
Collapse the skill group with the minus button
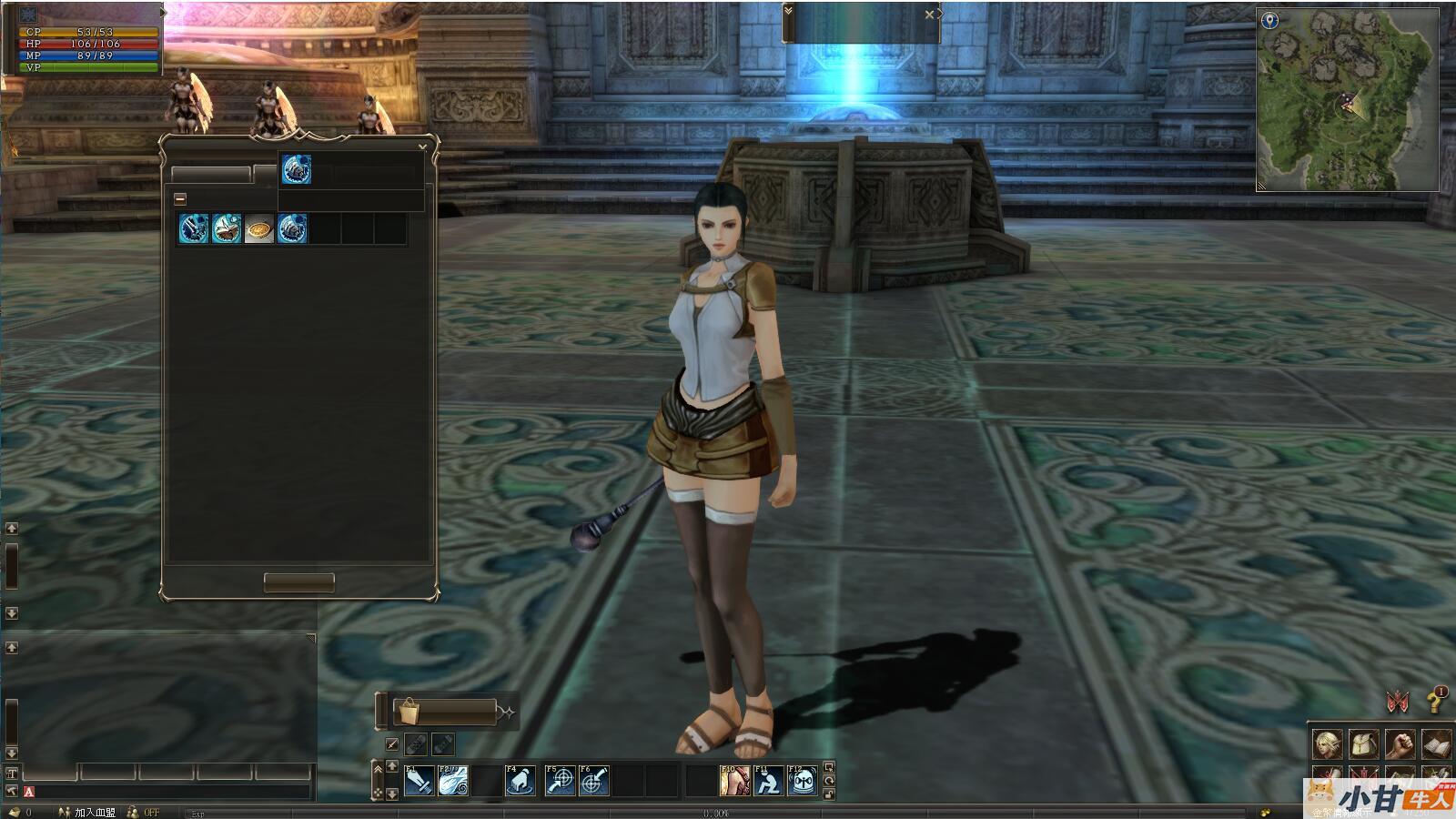coord(180,198)
